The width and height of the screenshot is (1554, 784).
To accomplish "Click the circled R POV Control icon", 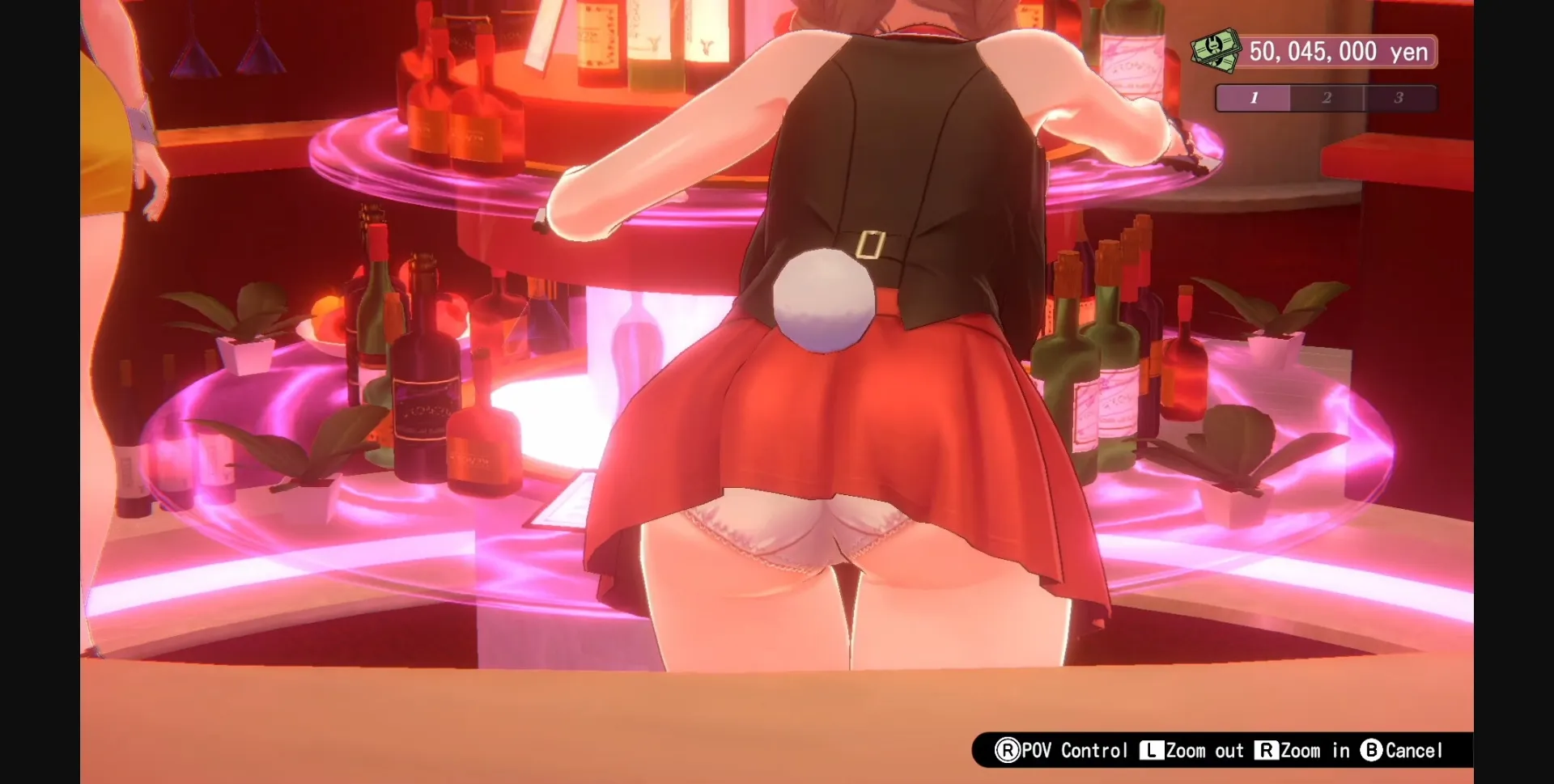I will tap(1009, 750).
